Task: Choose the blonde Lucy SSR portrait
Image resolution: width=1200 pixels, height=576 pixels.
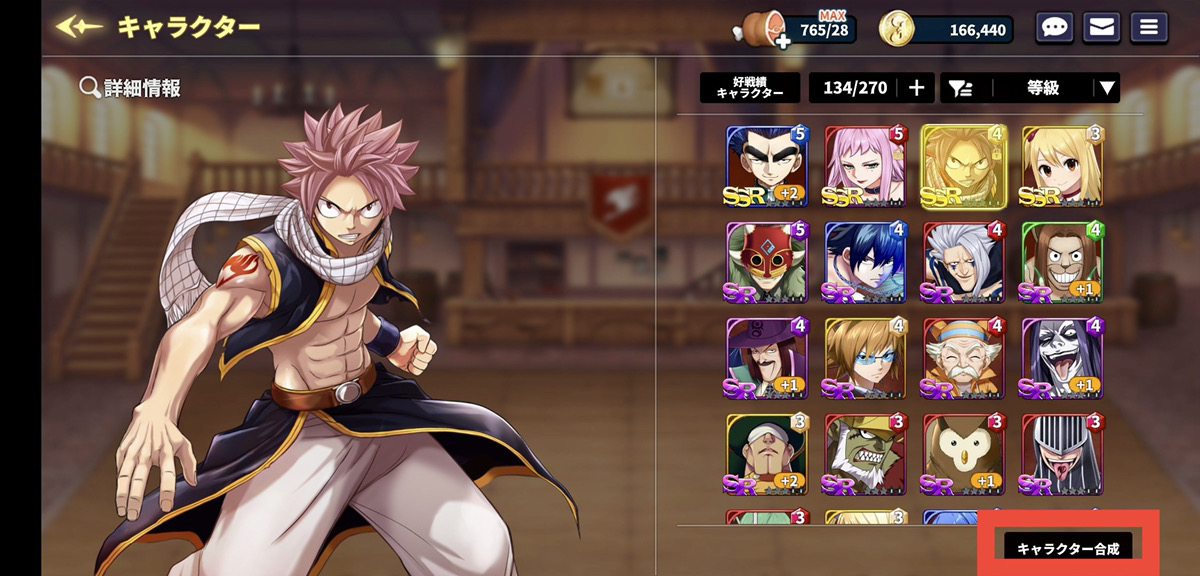Action: point(1062,167)
